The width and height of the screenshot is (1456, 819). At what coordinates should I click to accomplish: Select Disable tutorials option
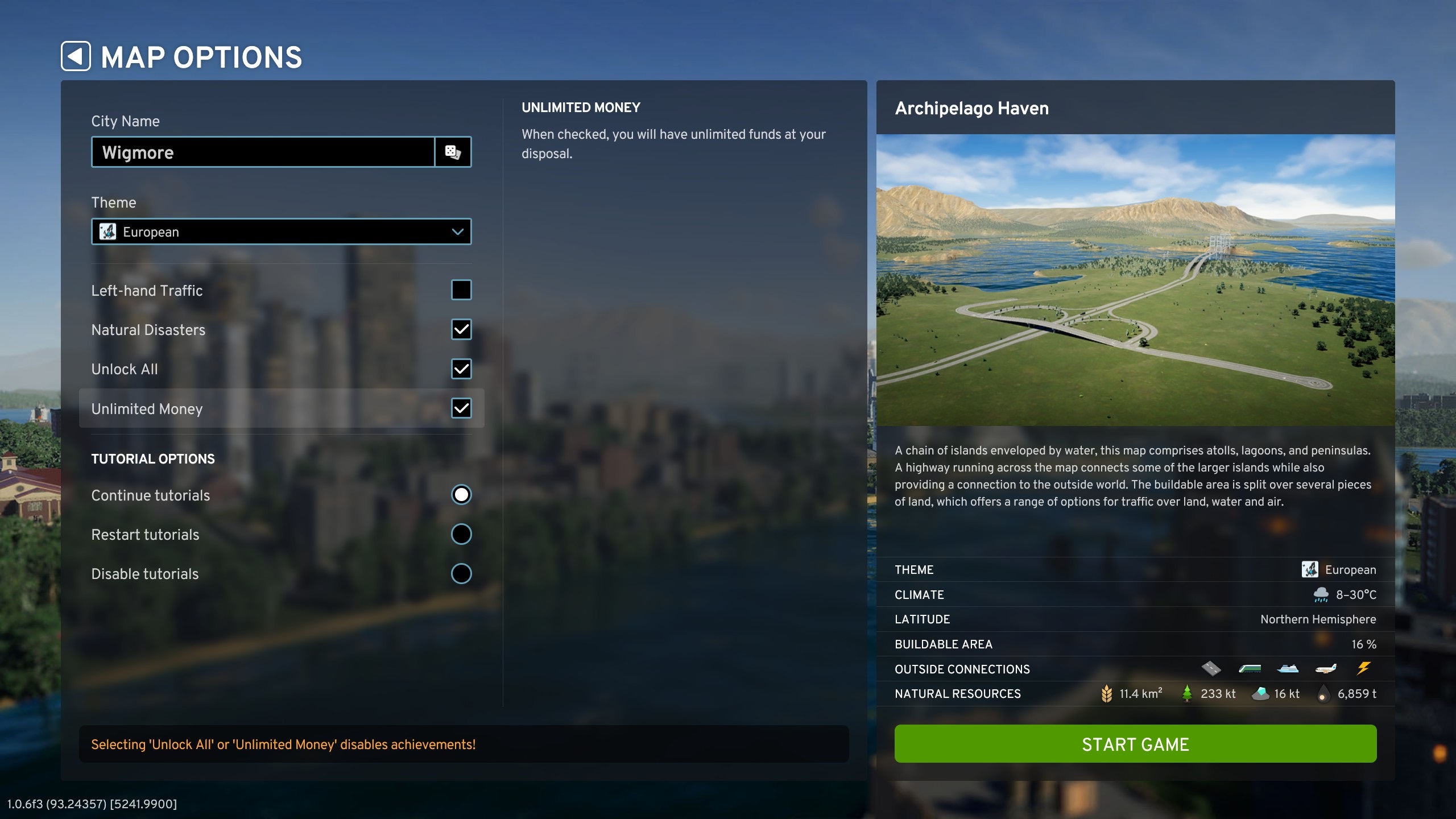tap(461, 573)
